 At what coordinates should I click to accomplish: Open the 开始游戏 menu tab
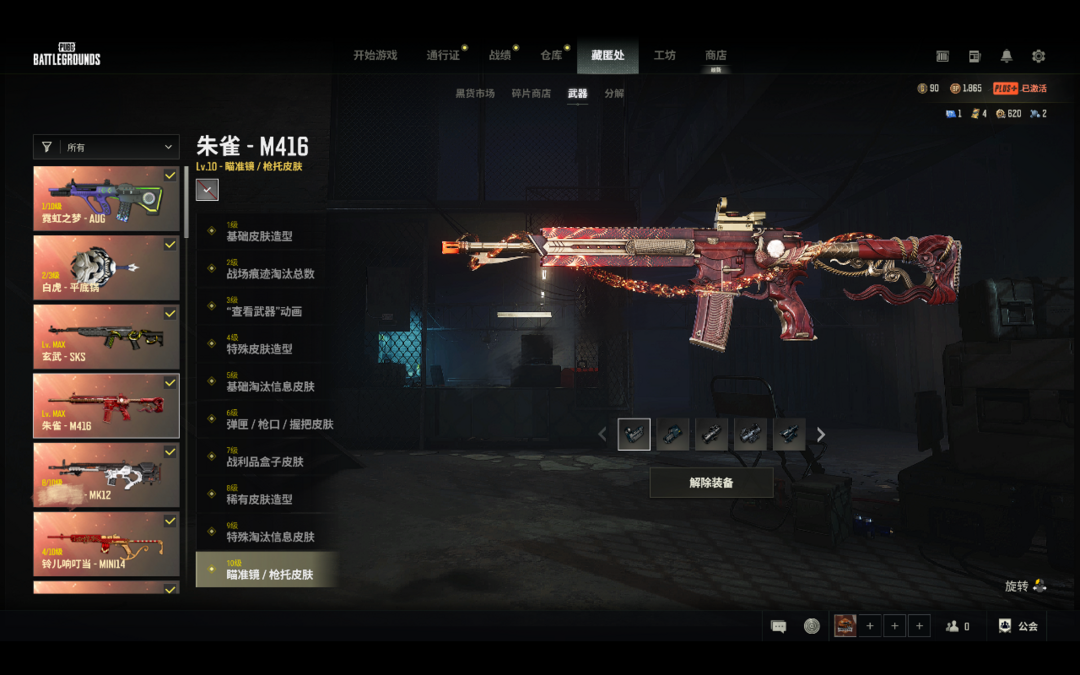[x=375, y=55]
